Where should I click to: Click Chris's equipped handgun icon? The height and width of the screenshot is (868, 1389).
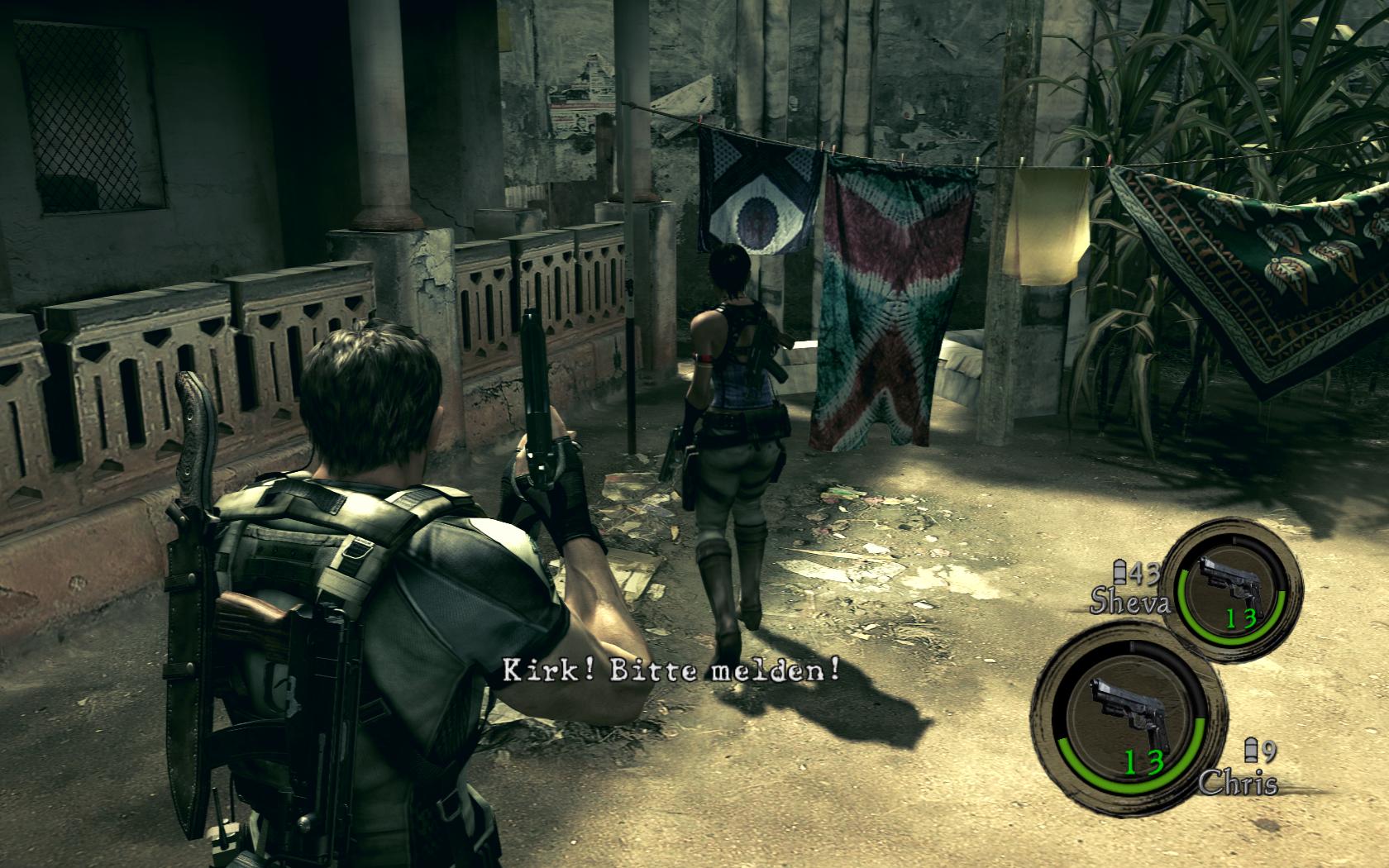pyautogui.click(x=1126, y=708)
